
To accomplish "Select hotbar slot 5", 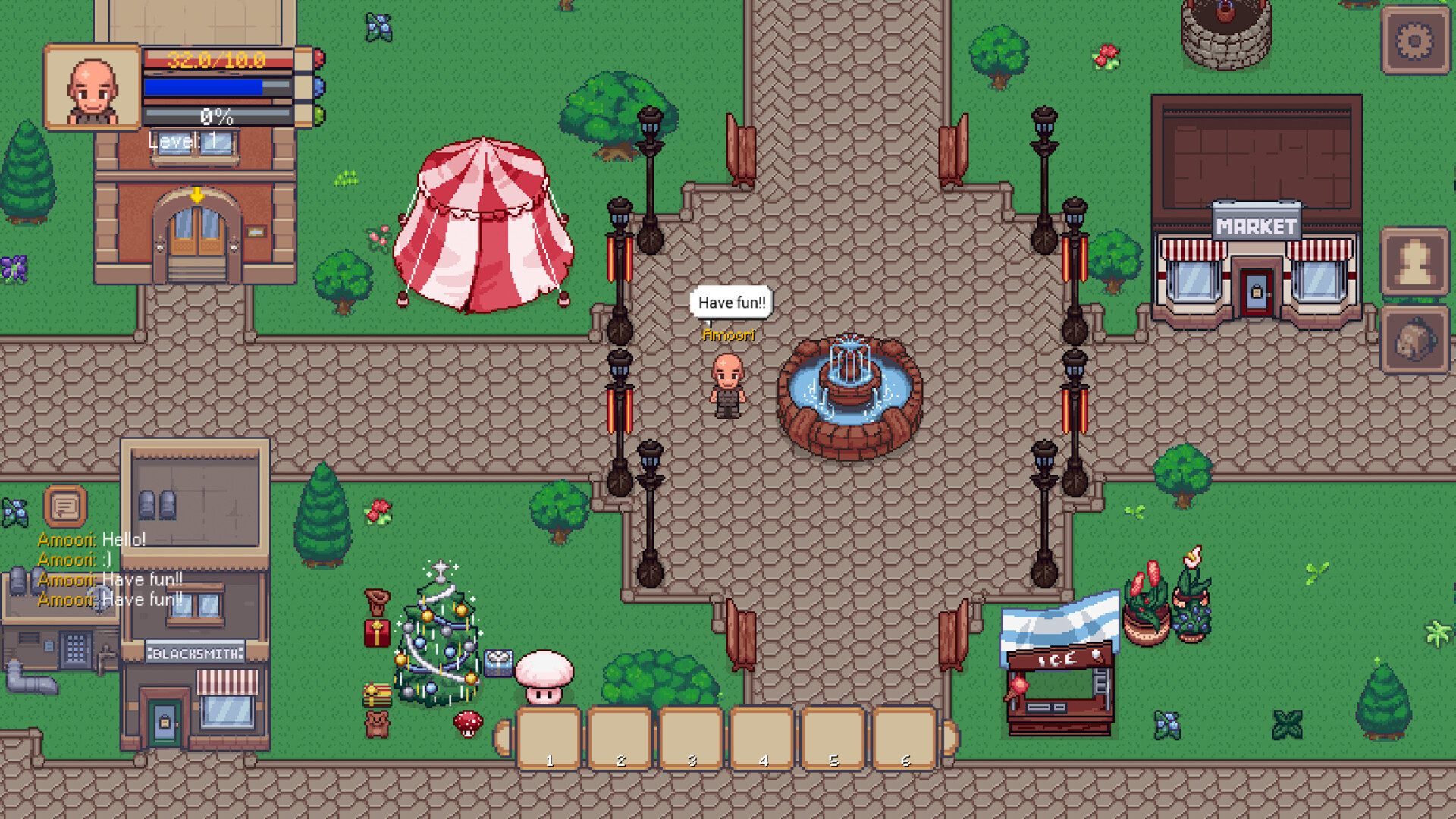I will [x=834, y=739].
